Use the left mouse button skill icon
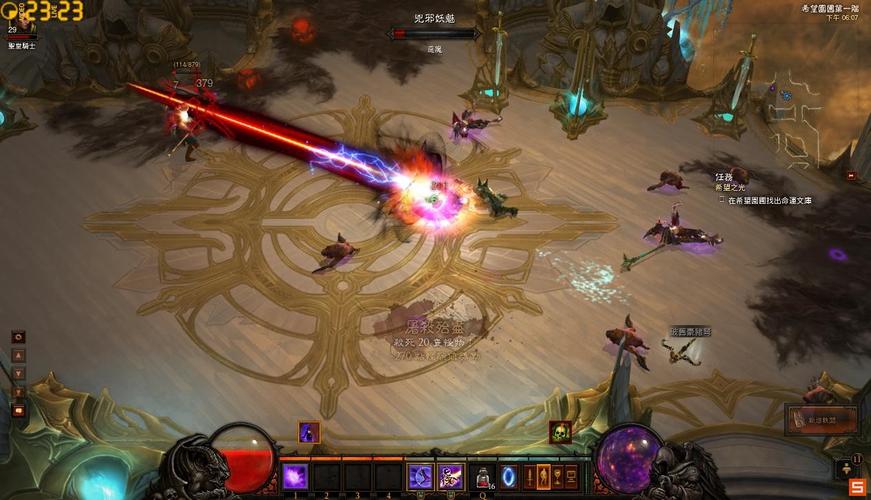Viewport: 871px width, 500px height. pyautogui.click(x=419, y=477)
